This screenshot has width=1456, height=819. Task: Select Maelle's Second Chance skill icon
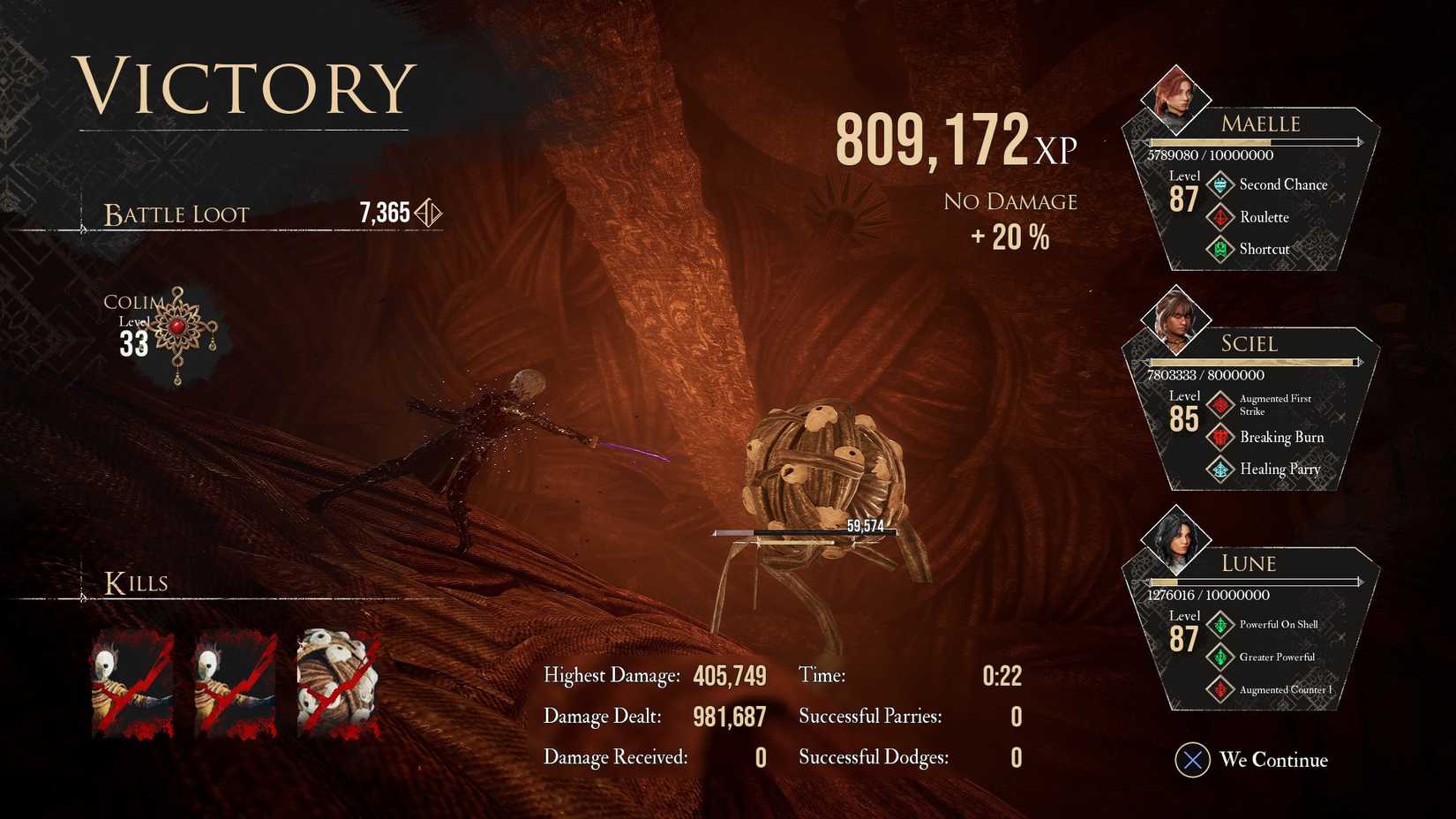(x=1220, y=184)
